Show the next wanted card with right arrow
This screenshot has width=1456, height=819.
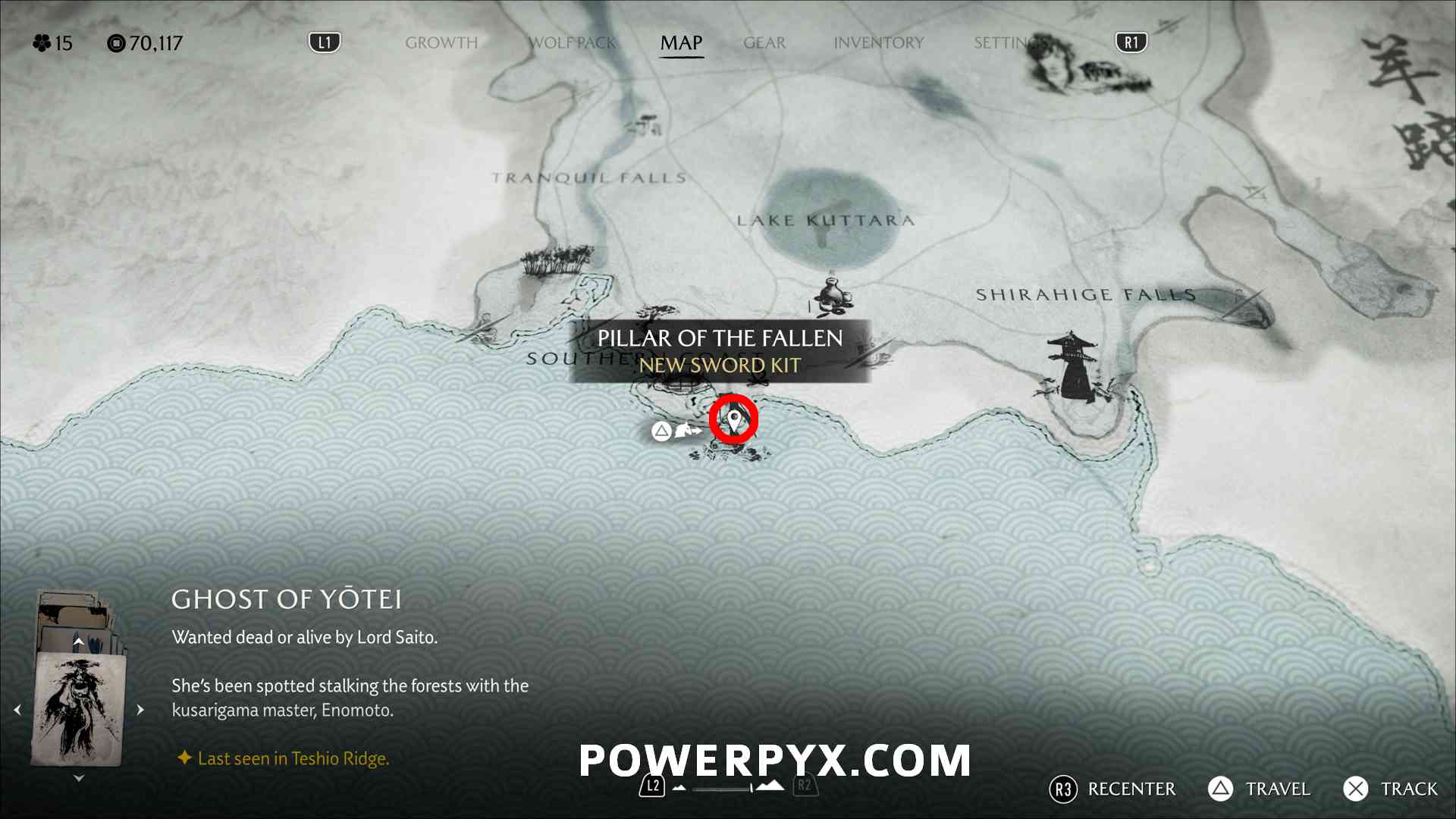140,710
